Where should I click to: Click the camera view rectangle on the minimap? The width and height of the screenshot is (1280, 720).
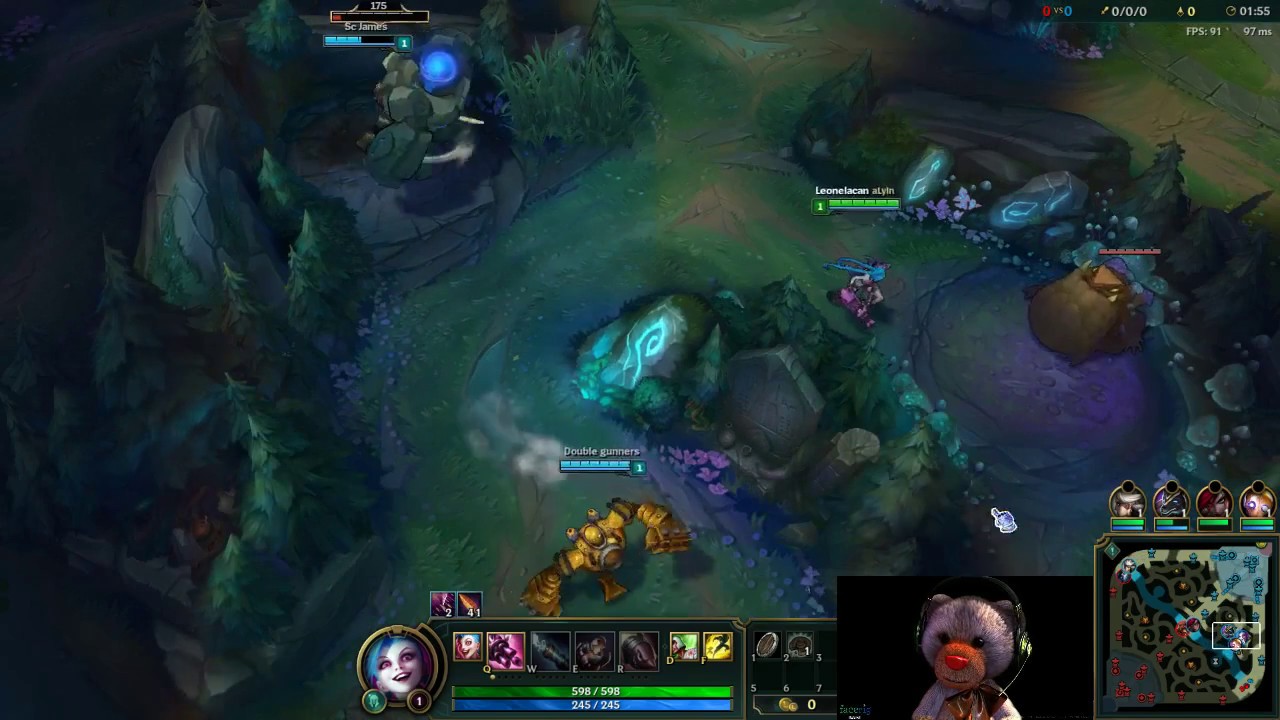coord(1237,636)
